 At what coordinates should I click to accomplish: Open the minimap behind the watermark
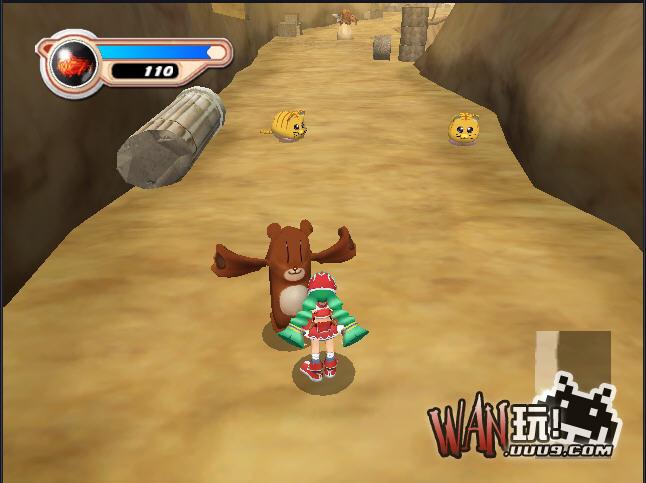572,358
